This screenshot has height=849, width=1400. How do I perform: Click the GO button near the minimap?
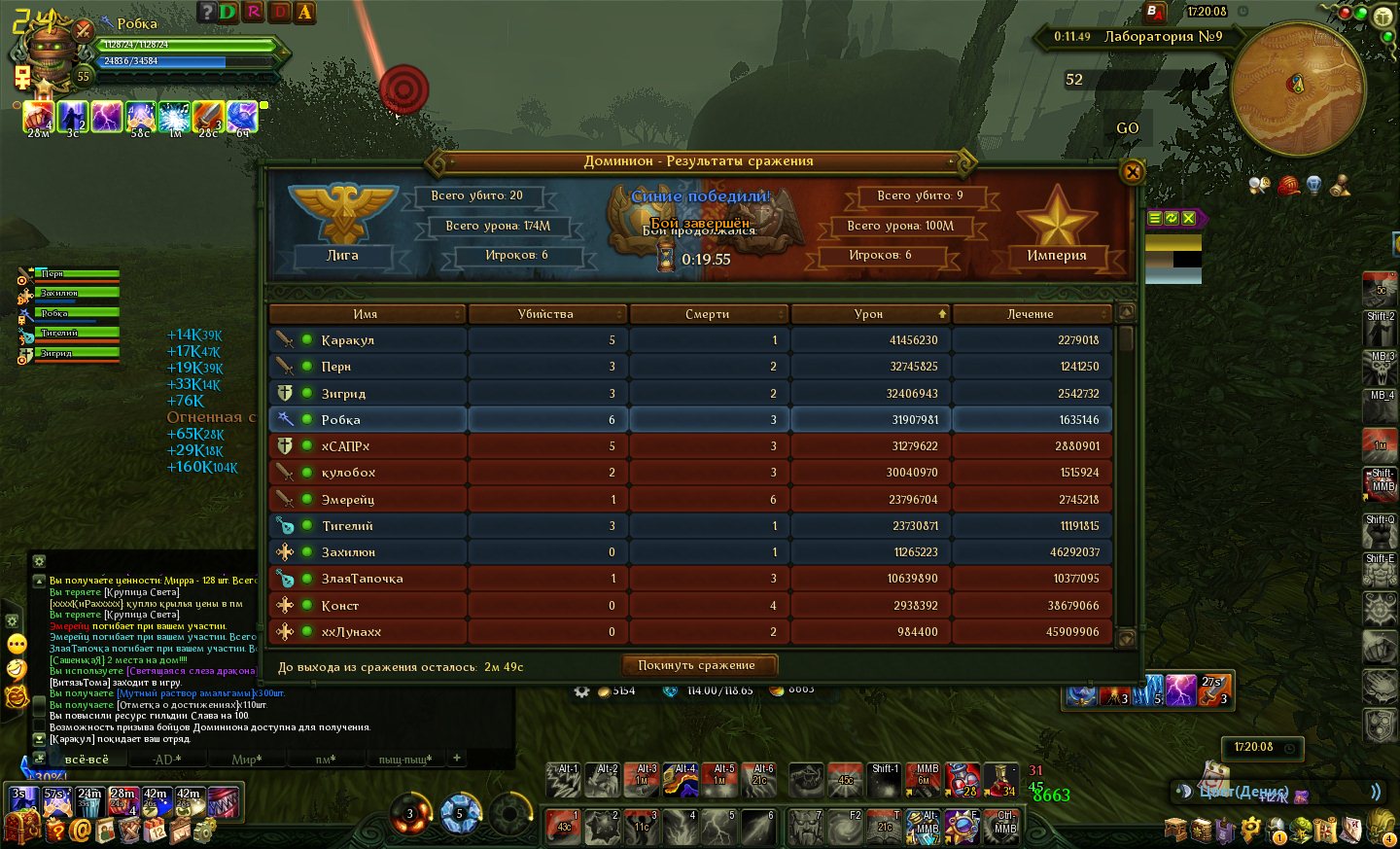click(x=1128, y=128)
